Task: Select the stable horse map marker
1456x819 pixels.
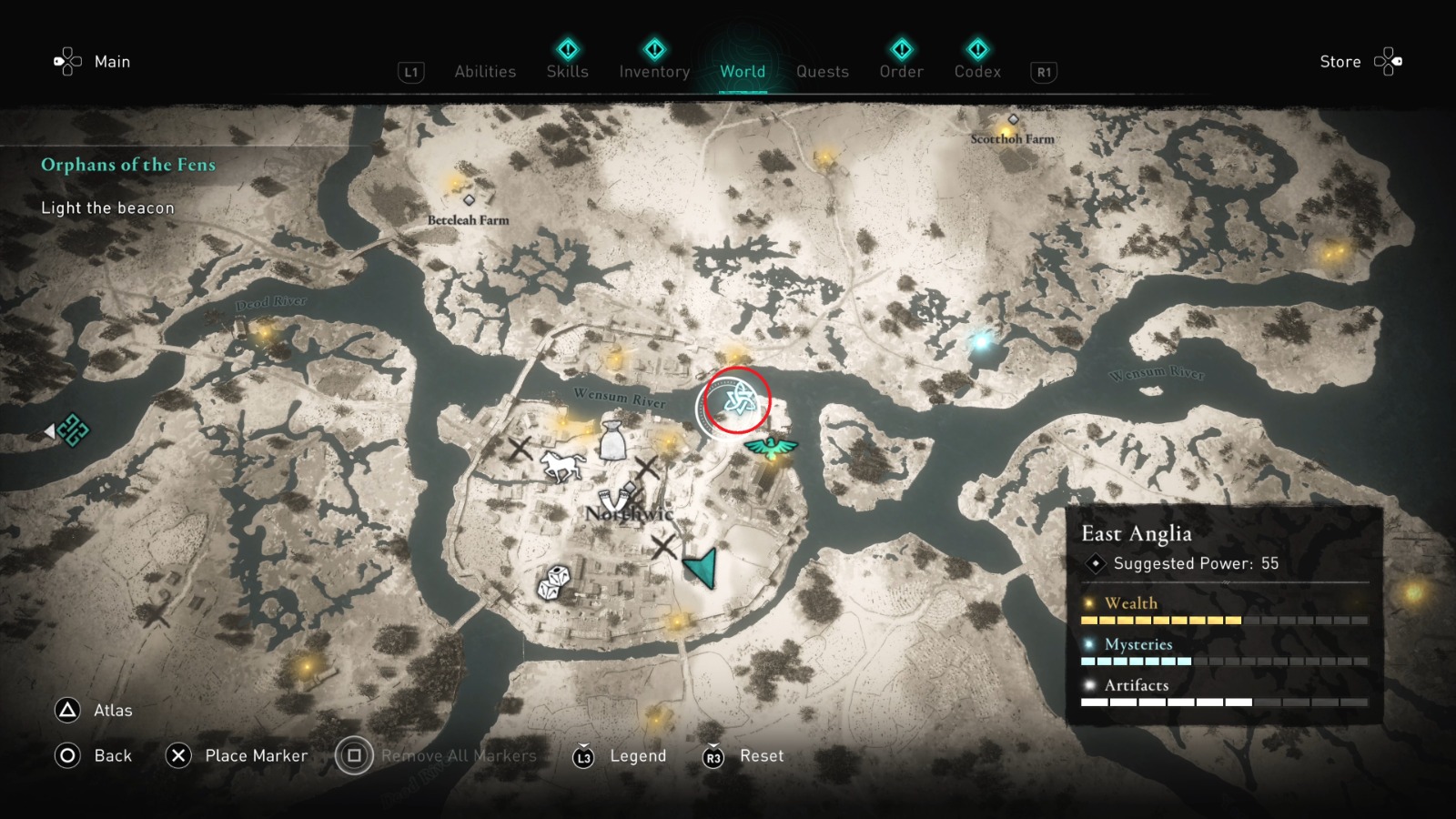Action: tap(561, 464)
